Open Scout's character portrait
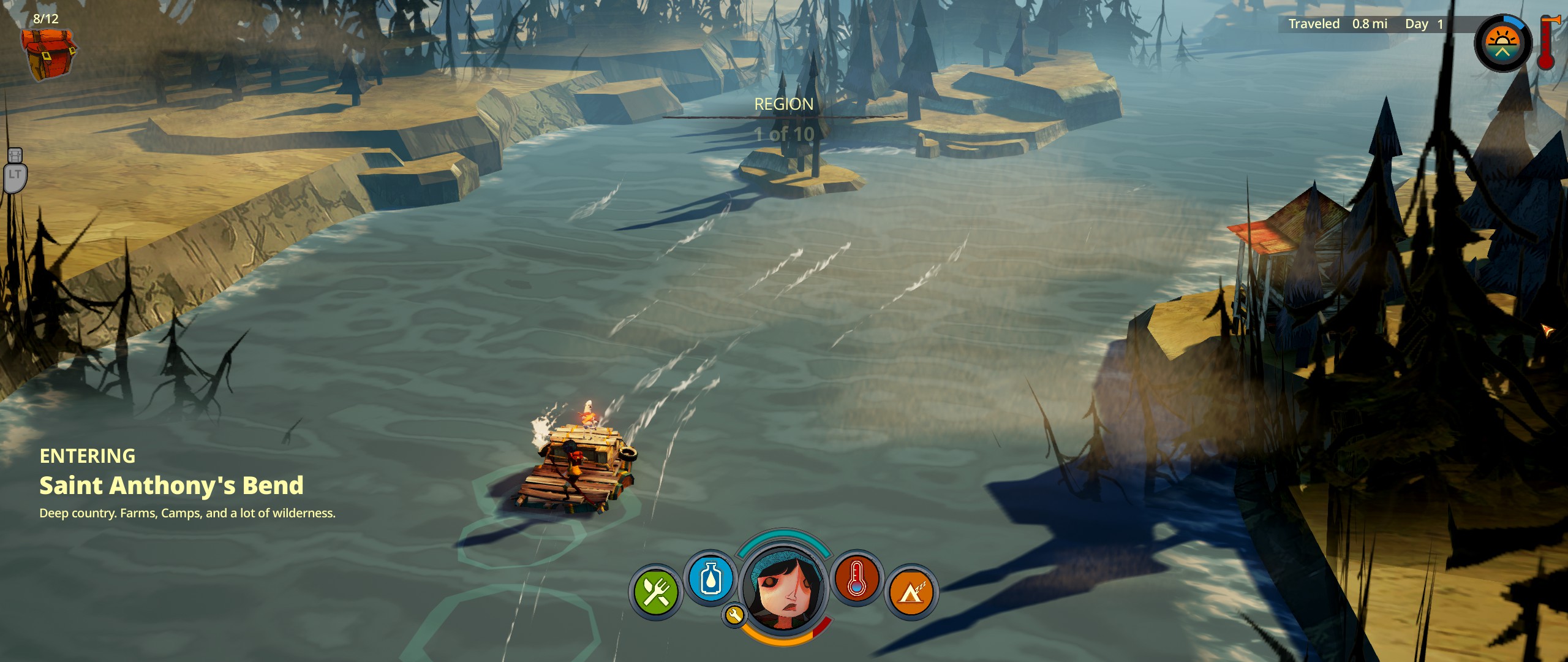Screen dimensions: 1568x662 [x=784, y=588]
